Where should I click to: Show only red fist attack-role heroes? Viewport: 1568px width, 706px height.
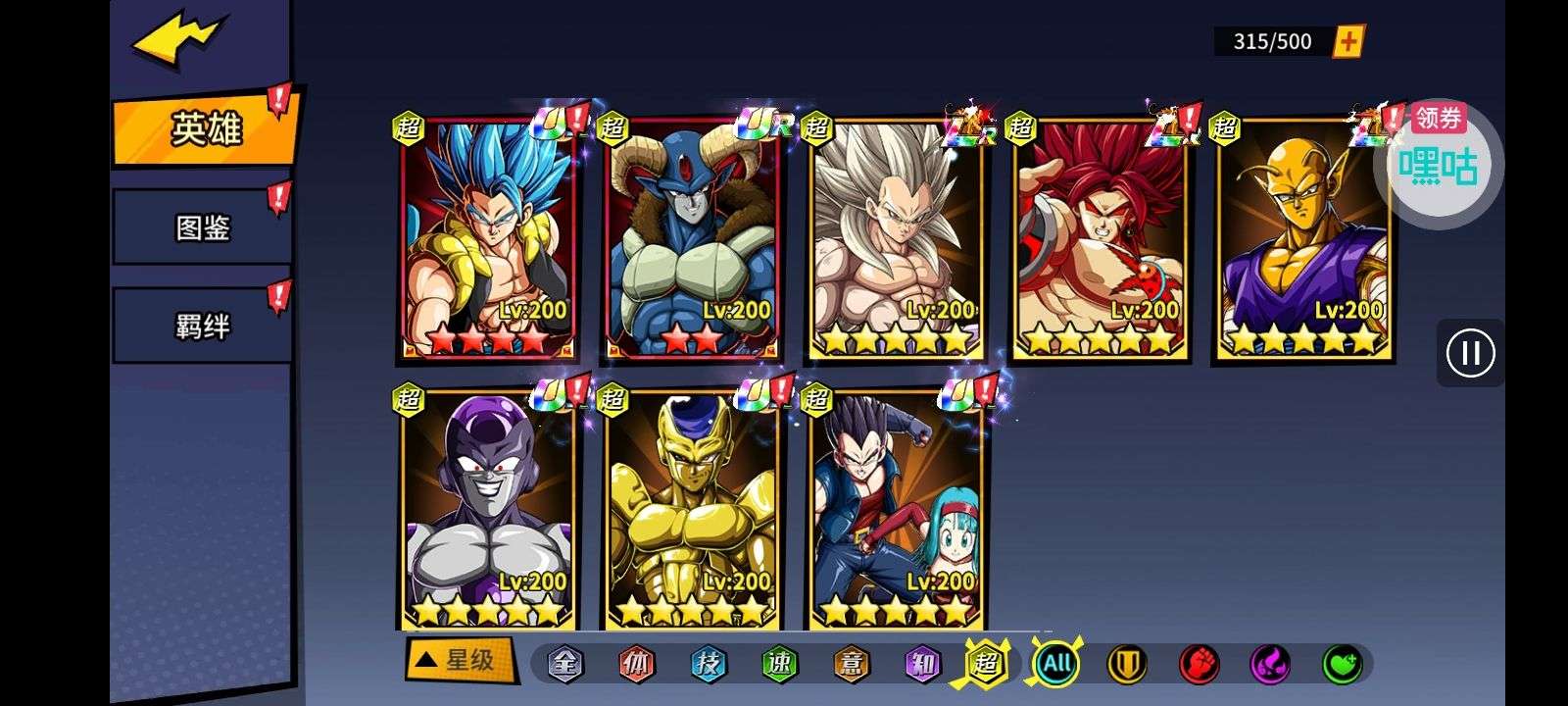coord(1199,665)
